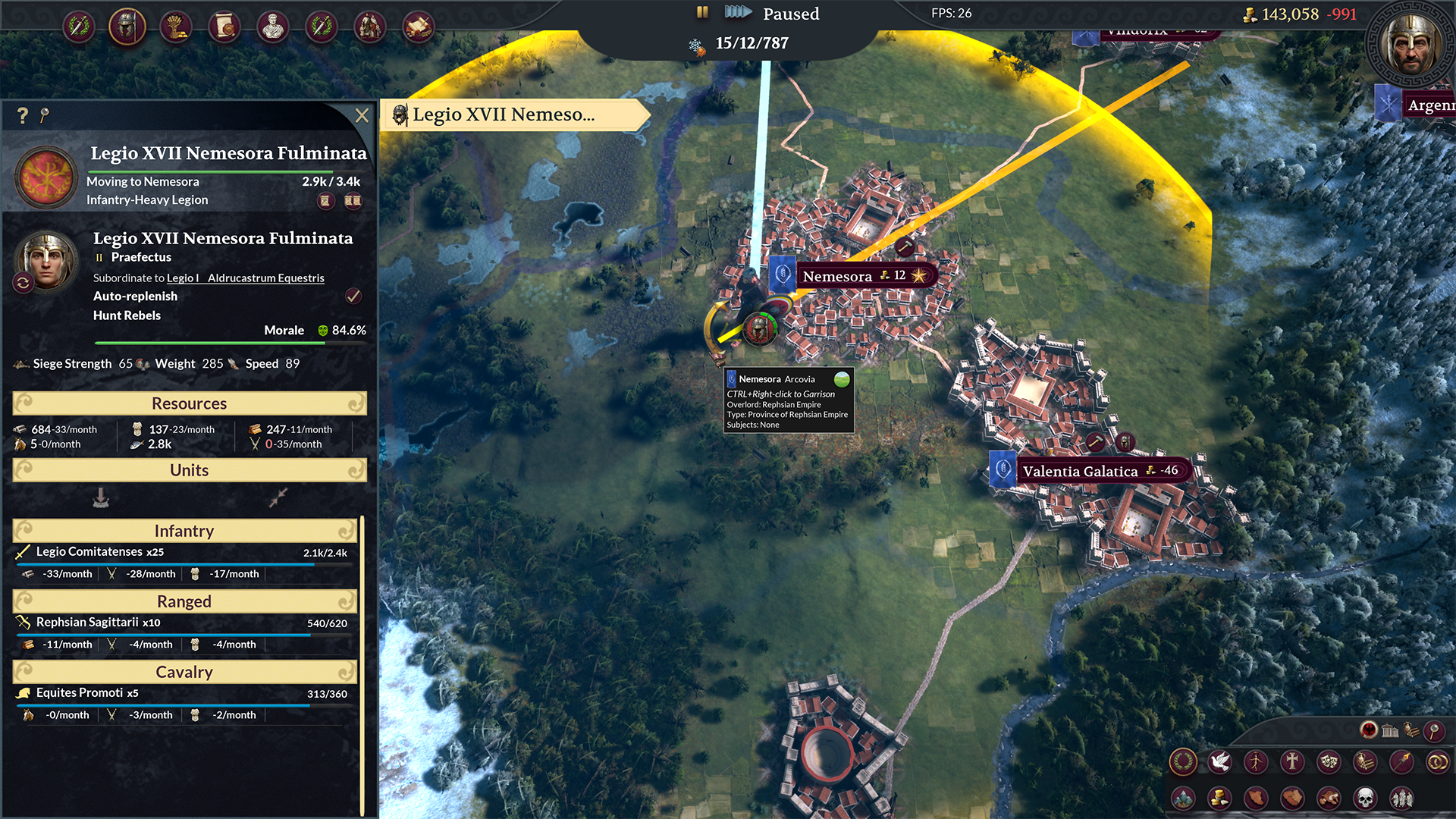Switch to the skull map mode
1456x819 pixels.
coord(1365,798)
